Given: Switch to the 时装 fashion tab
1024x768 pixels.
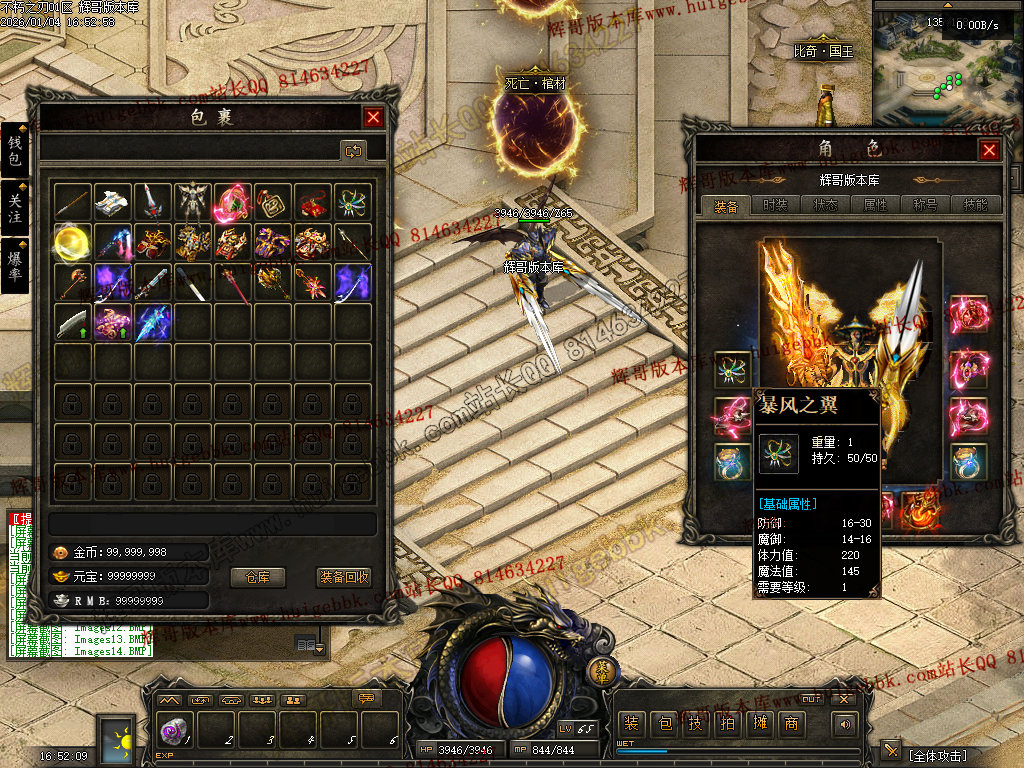Looking at the screenshot, I should [x=775, y=205].
